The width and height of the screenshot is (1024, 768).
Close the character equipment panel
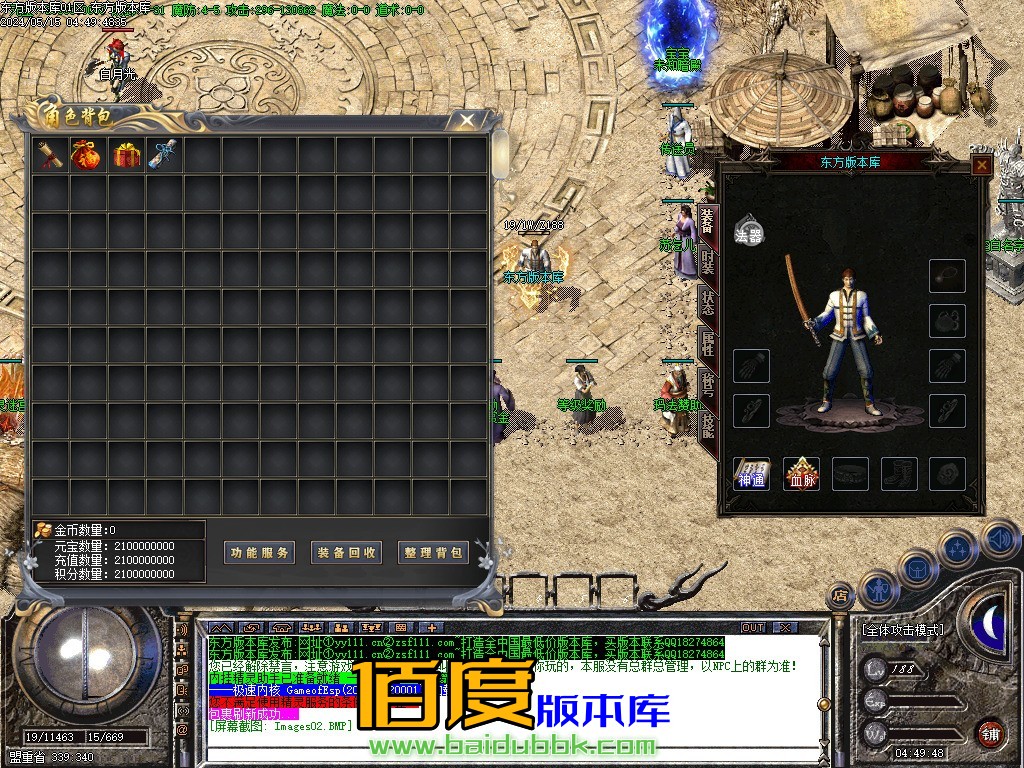982,165
